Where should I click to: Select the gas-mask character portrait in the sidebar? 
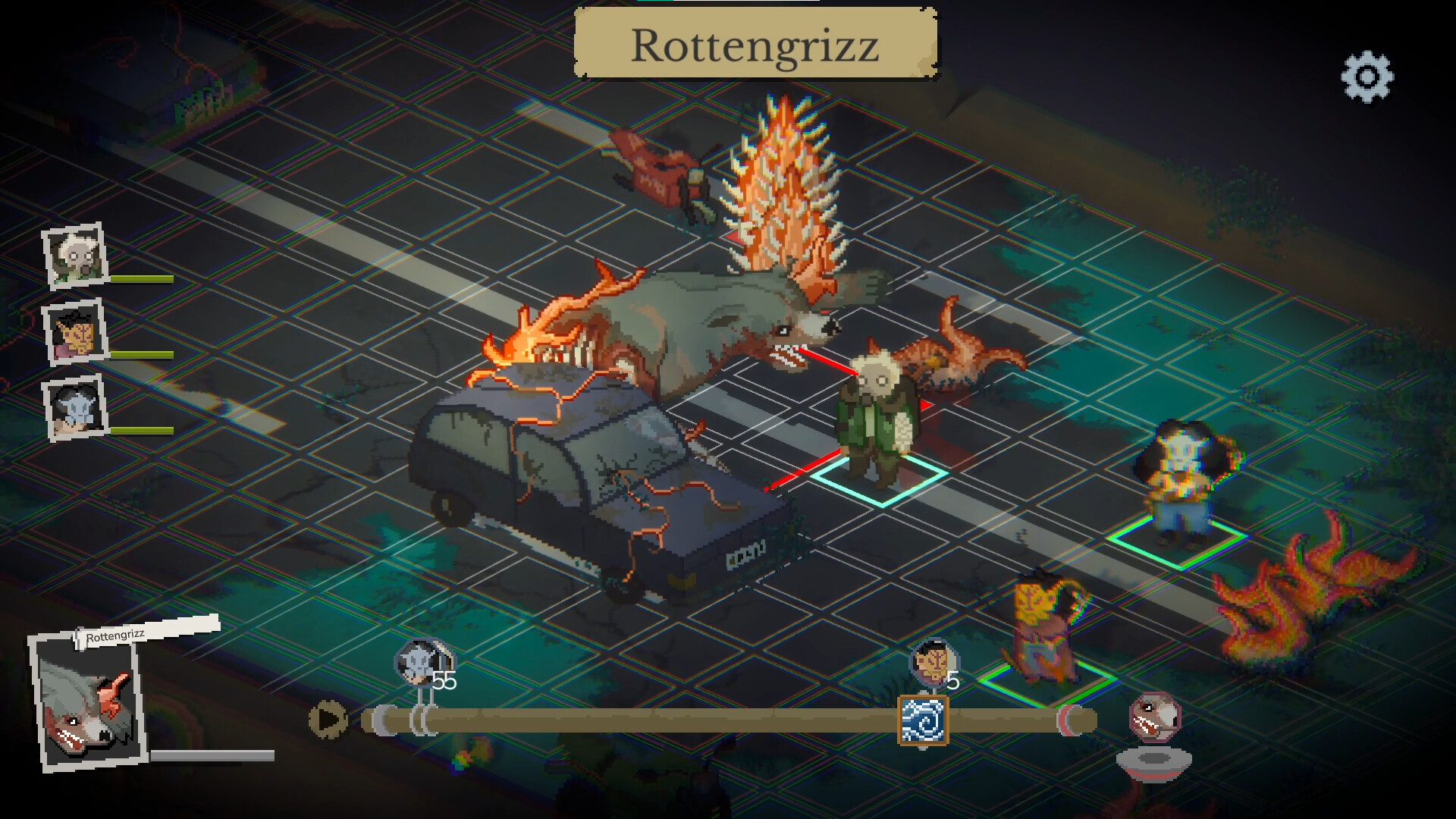pyautogui.click(x=76, y=256)
